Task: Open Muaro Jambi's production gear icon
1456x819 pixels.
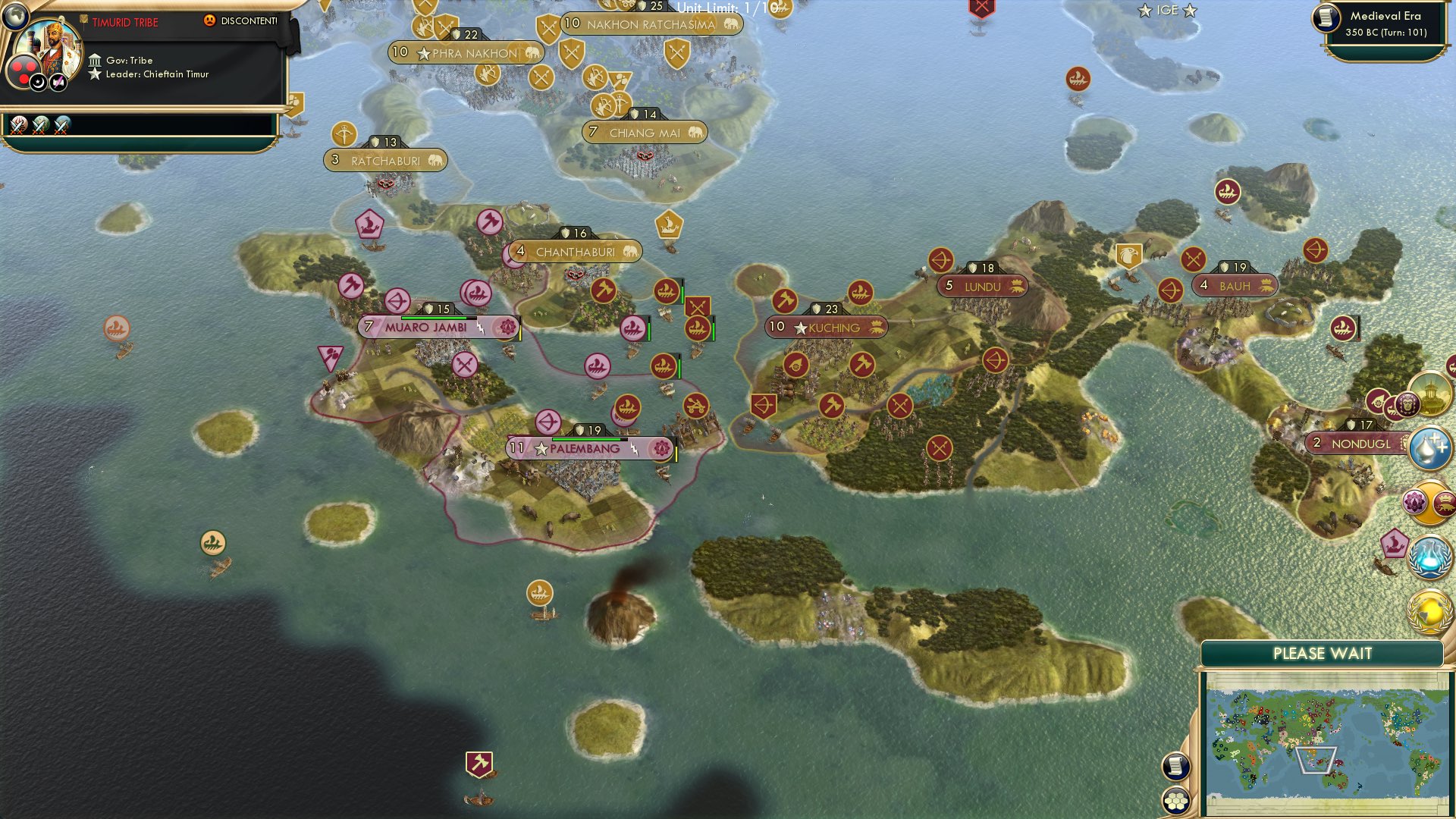Action: click(x=507, y=328)
